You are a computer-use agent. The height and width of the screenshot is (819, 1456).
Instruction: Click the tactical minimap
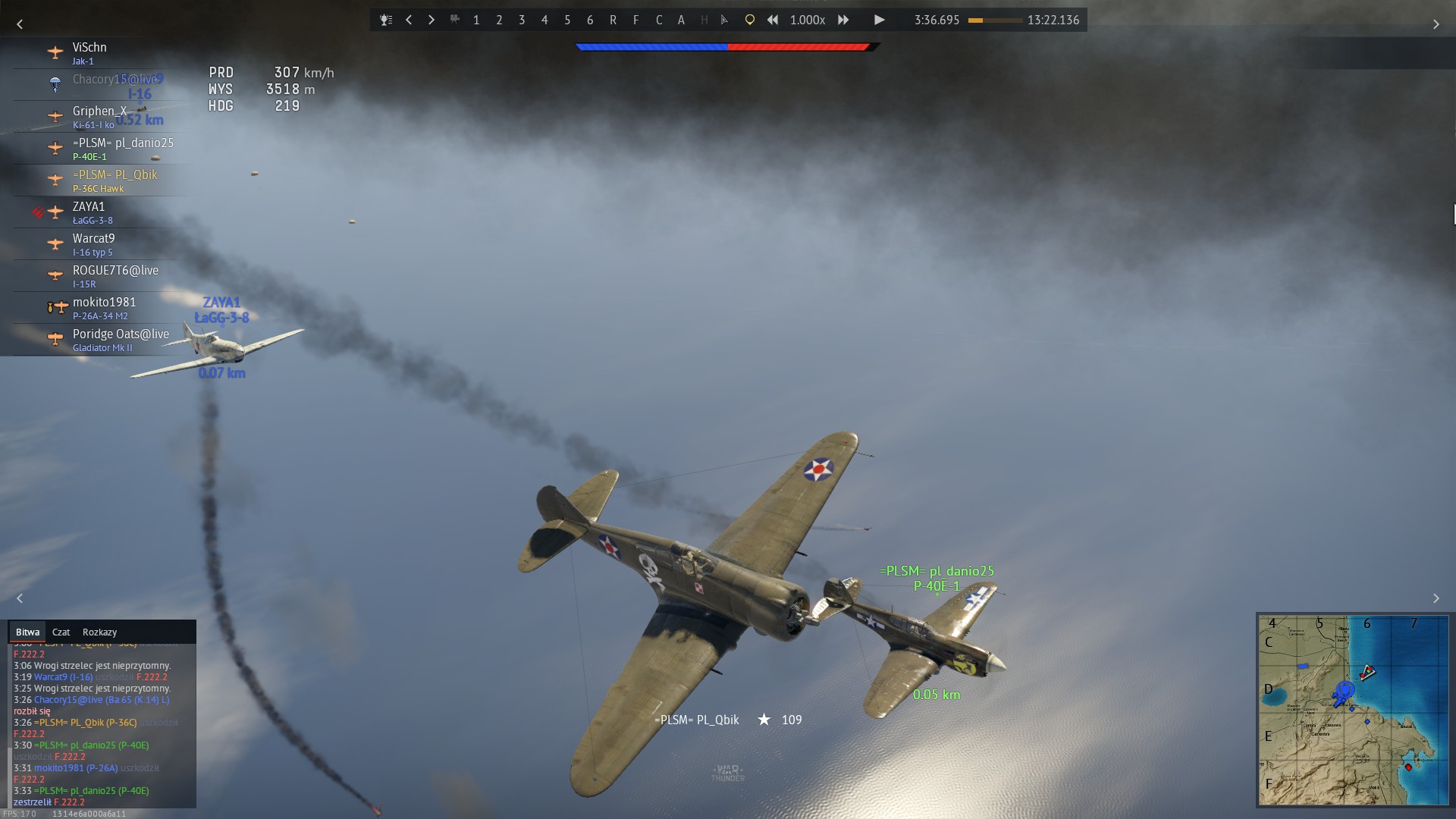pyautogui.click(x=1353, y=710)
